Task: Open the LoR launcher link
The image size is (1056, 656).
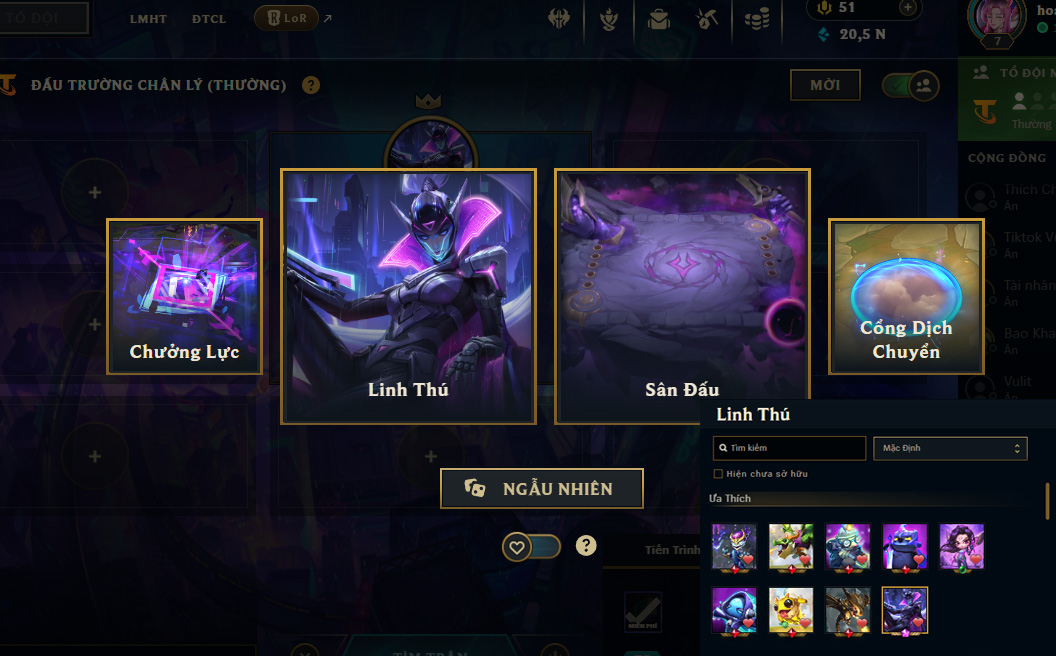Action: pos(287,18)
